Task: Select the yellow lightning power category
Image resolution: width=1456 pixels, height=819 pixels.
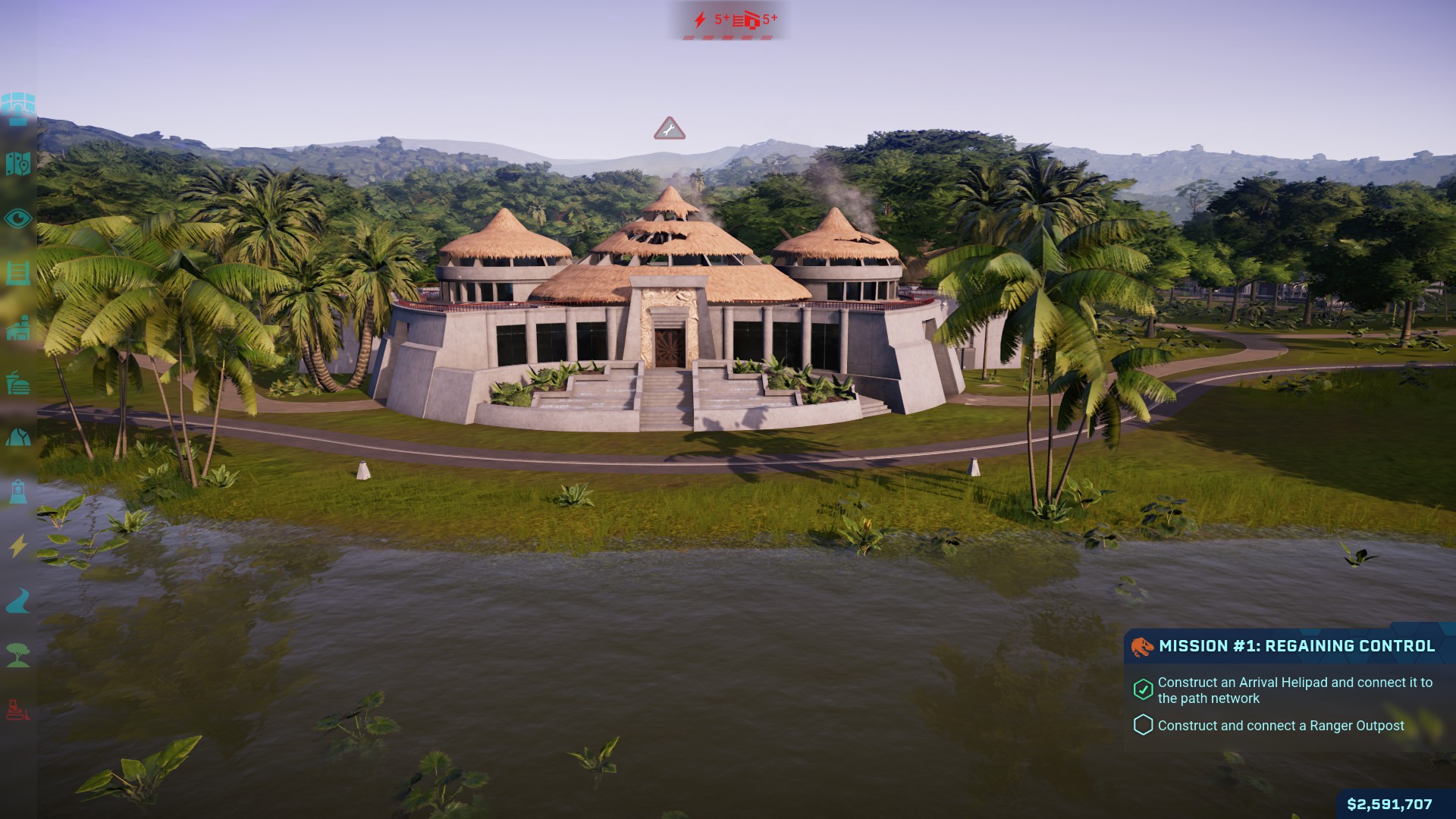Action: tap(18, 546)
